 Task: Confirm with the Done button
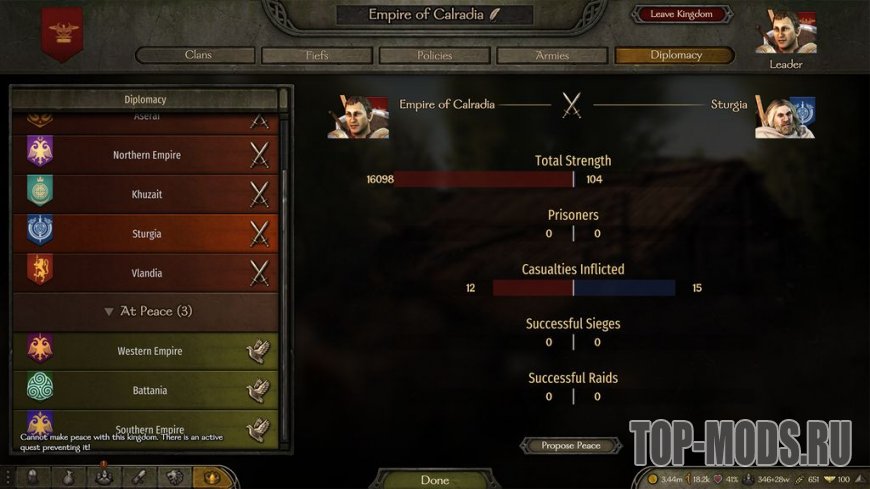[435, 480]
